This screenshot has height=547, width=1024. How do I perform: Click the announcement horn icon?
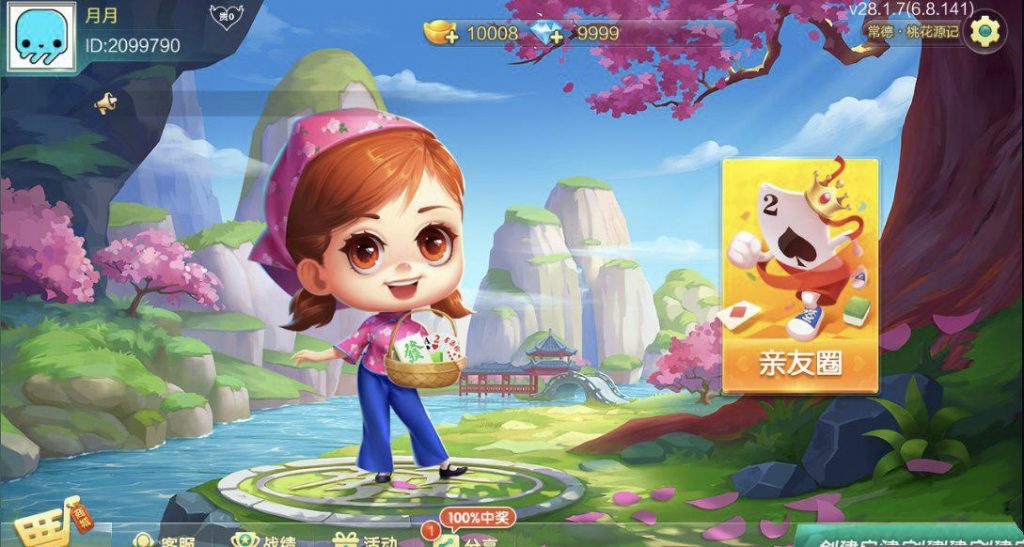pyautogui.click(x=105, y=102)
